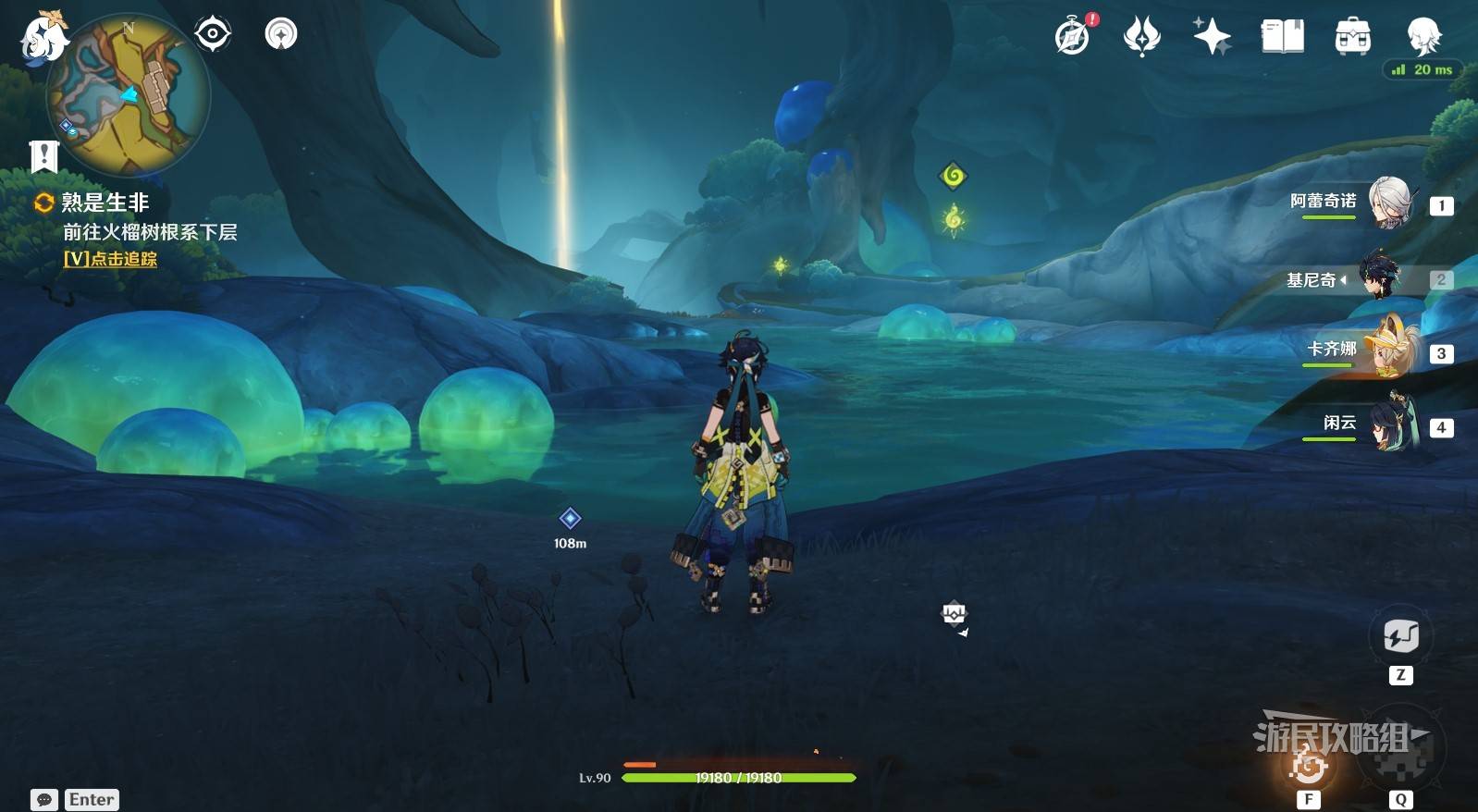Image resolution: width=1478 pixels, height=812 pixels.
Task: Open the events compass icon
Action: click(1073, 36)
